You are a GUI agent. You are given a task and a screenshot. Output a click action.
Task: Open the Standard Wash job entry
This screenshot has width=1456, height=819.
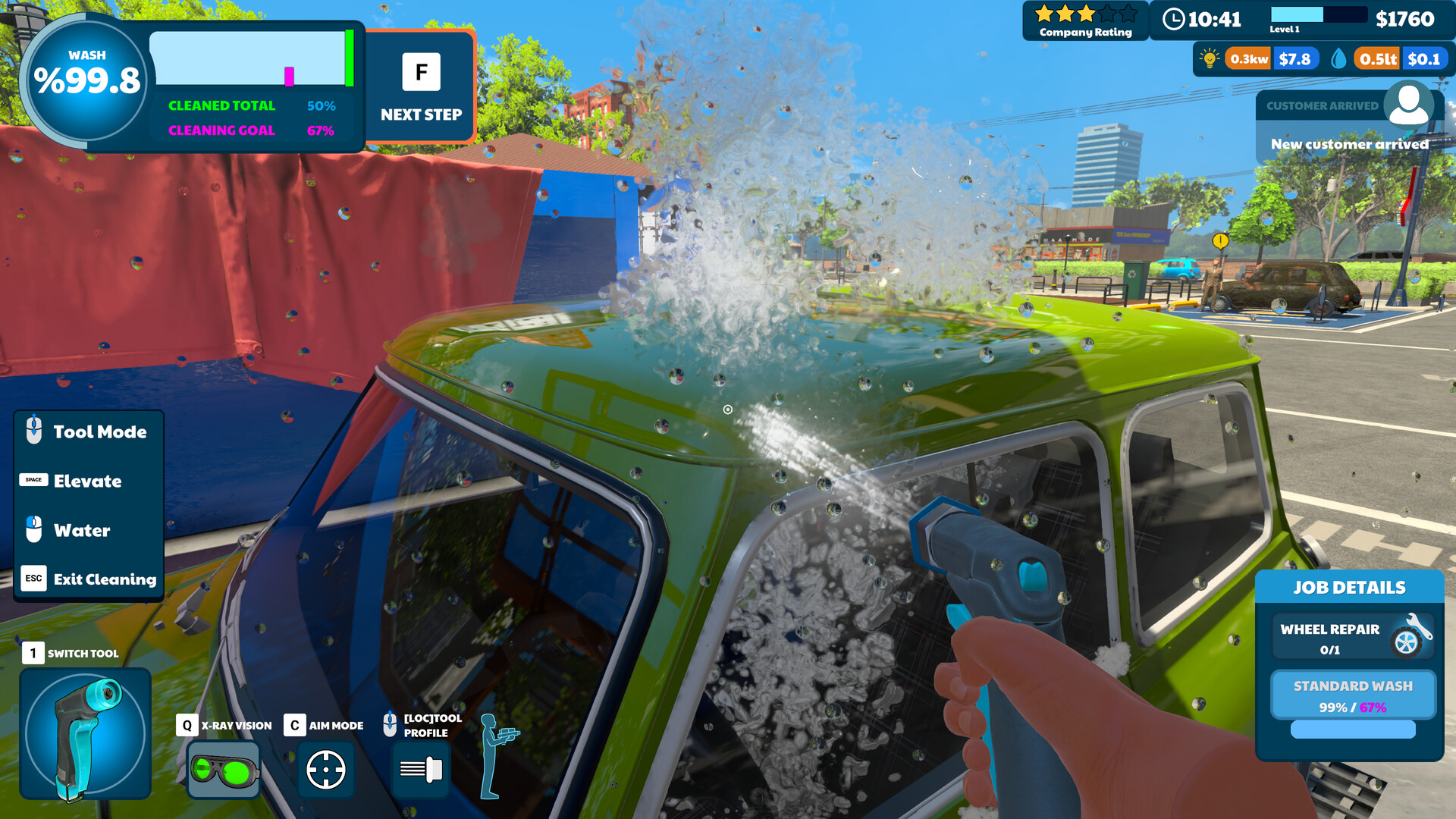(x=1353, y=695)
